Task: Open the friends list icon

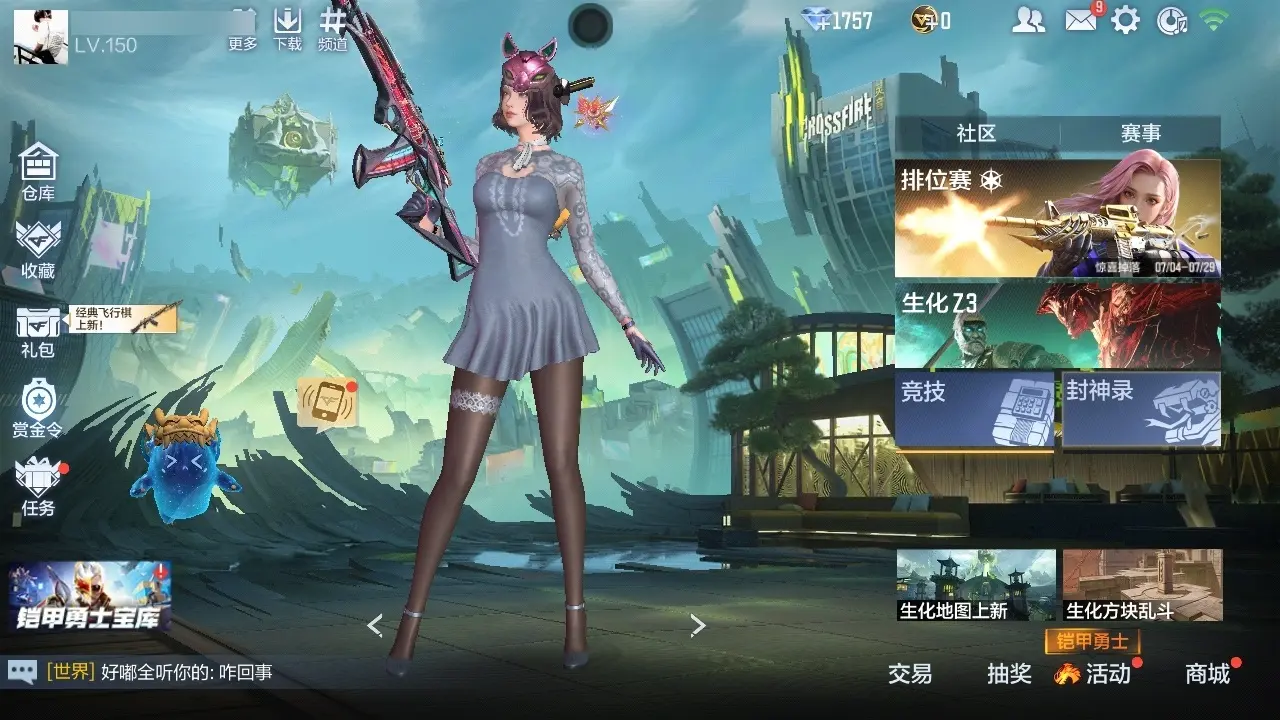Action: click(1028, 20)
